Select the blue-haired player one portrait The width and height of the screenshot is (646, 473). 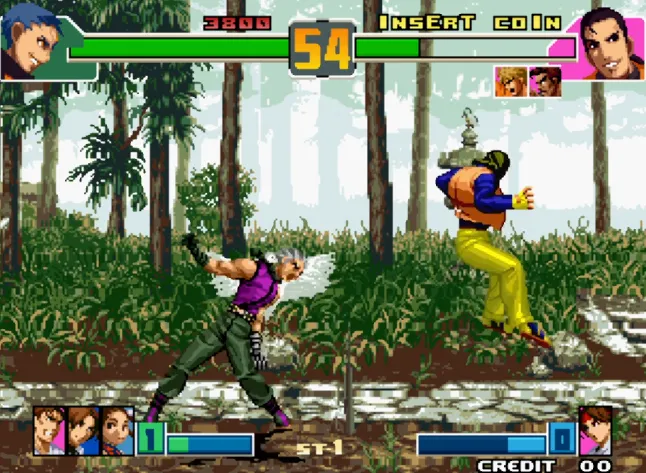click(30, 42)
